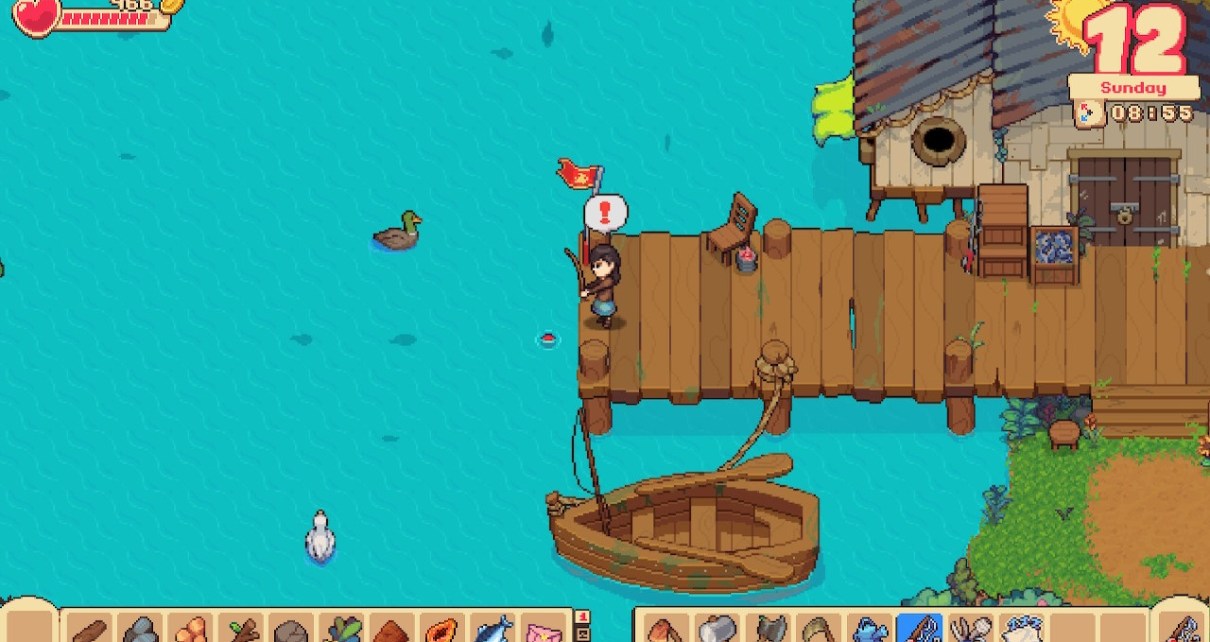Screen dimensions: 1210x642
Task: Choose the orange seeds hotbar slot
Action: [x=190, y=630]
